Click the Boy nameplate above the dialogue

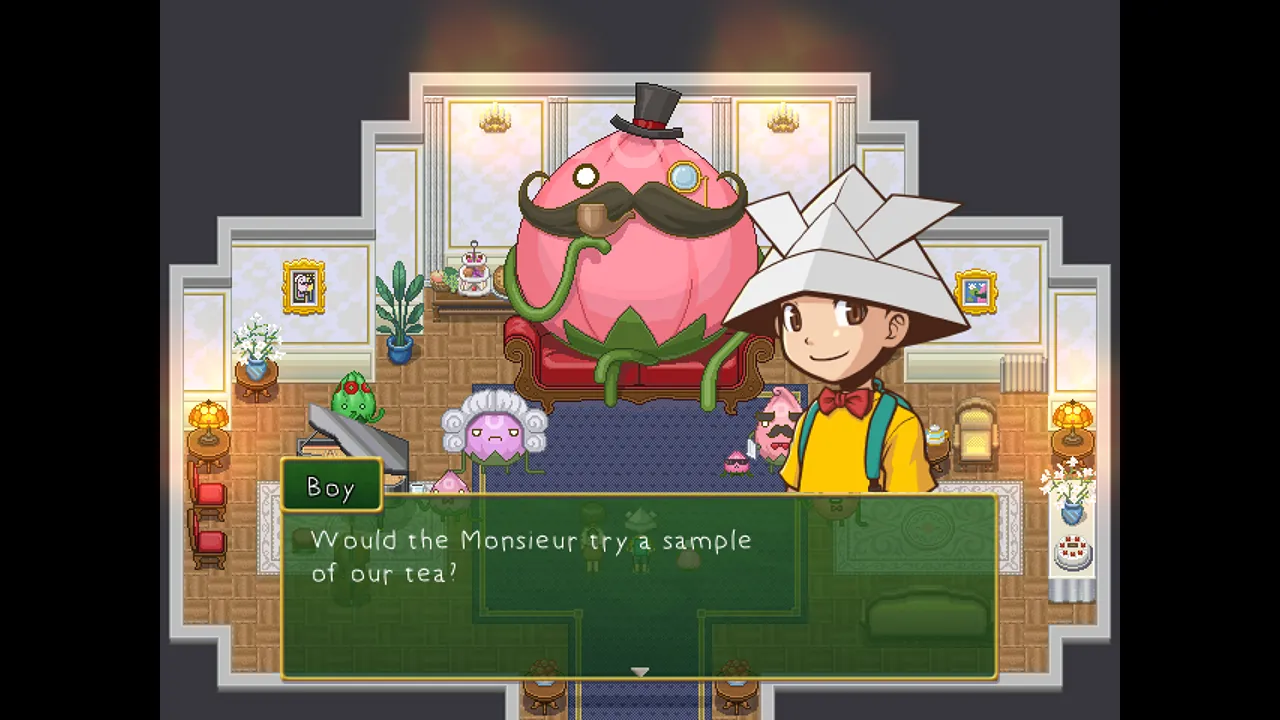(331, 487)
